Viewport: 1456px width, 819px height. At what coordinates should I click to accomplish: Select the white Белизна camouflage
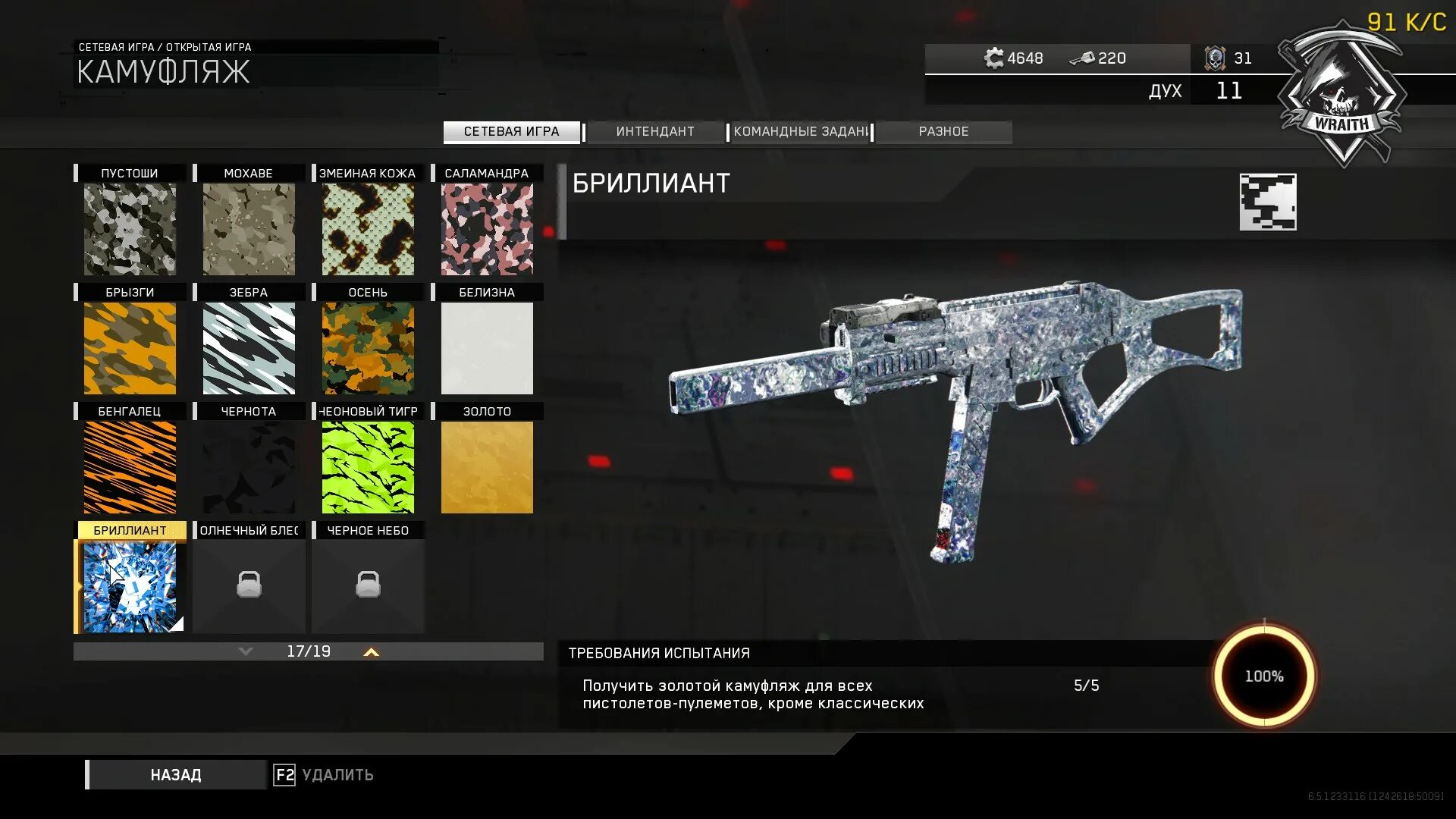tap(487, 348)
